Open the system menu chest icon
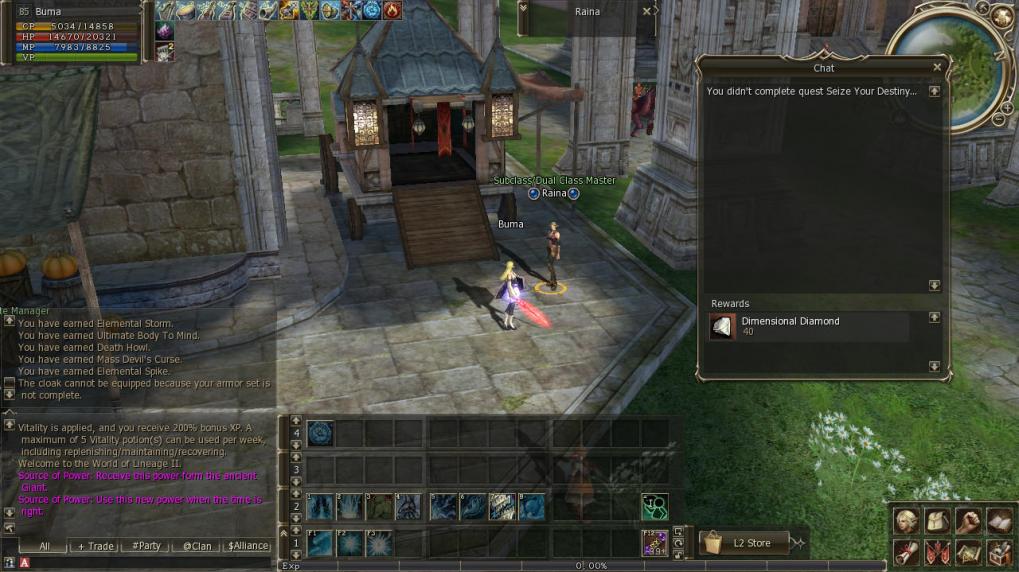 tap(998, 551)
